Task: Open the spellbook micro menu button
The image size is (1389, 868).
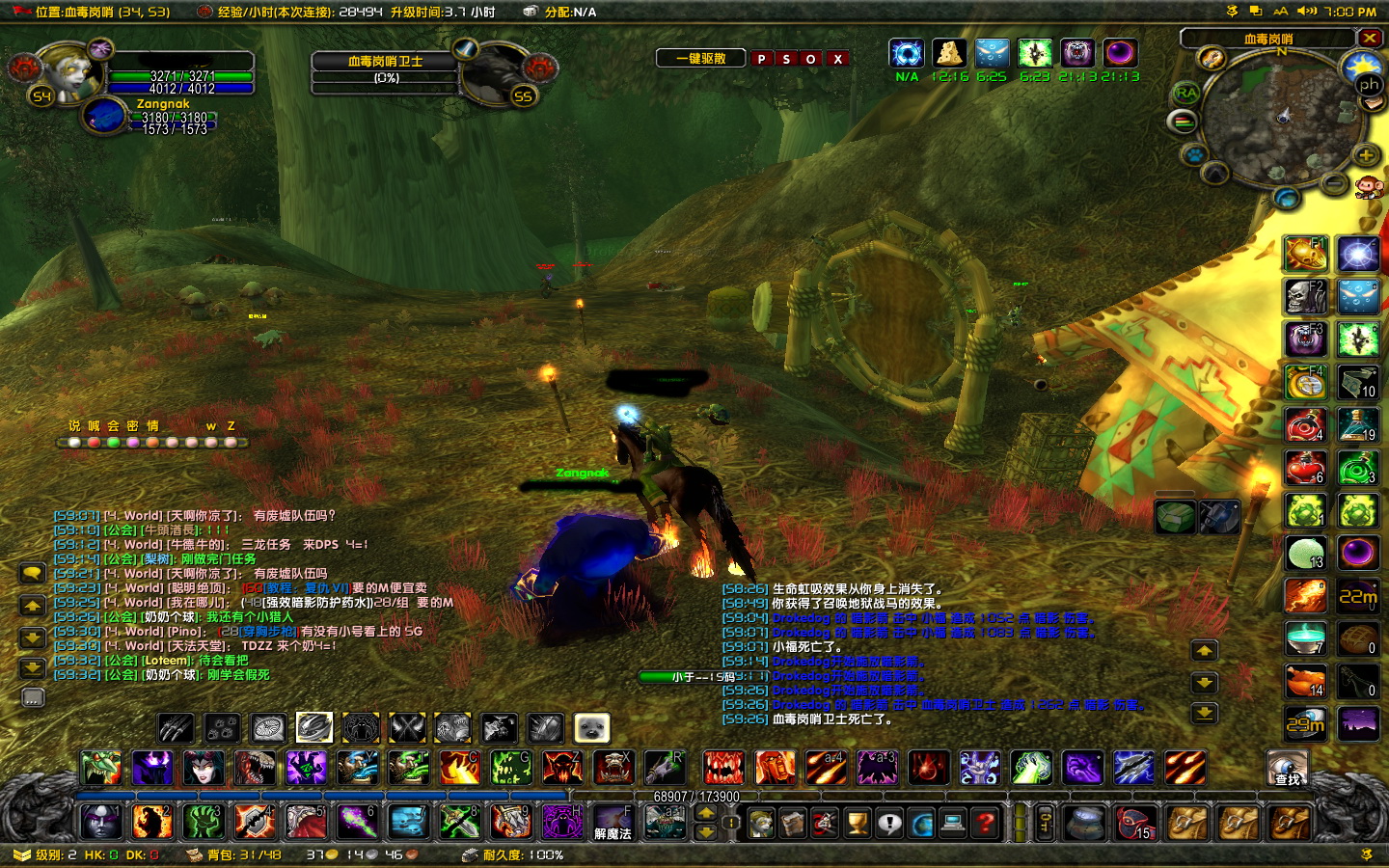Action: (x=793, y=824)
